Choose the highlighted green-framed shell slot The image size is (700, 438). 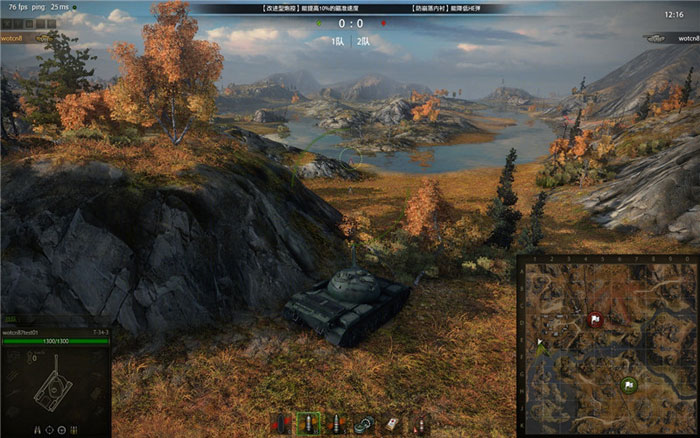point(309,424)
